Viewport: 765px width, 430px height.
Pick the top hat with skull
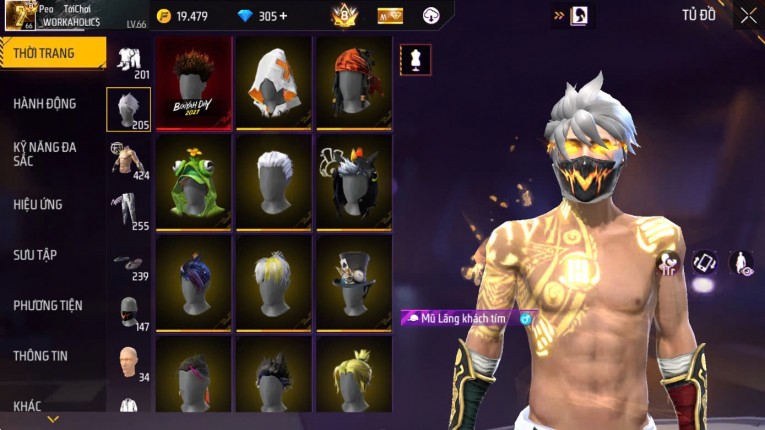click(x=353, y=281)
